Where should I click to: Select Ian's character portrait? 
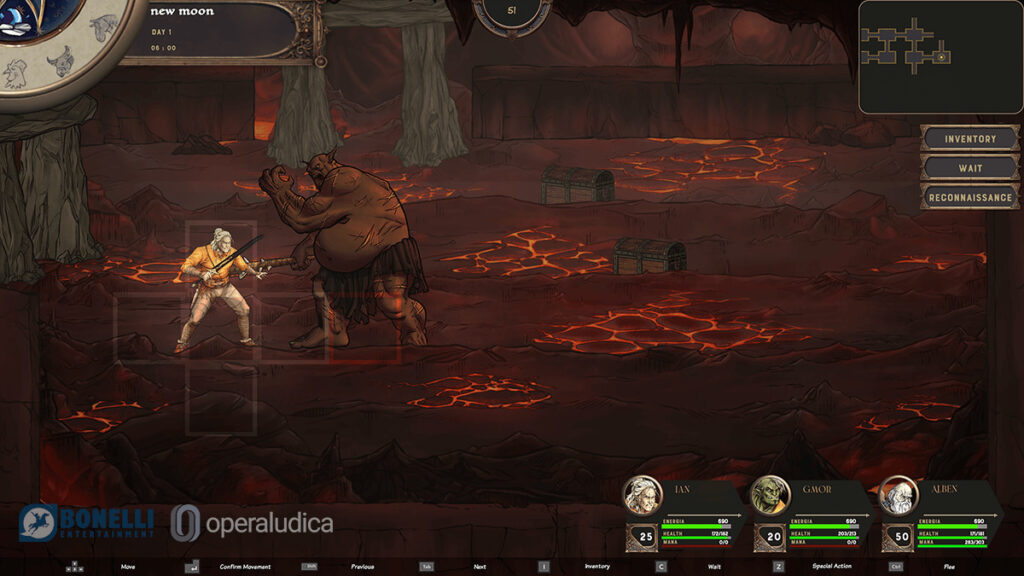[642, 495]
